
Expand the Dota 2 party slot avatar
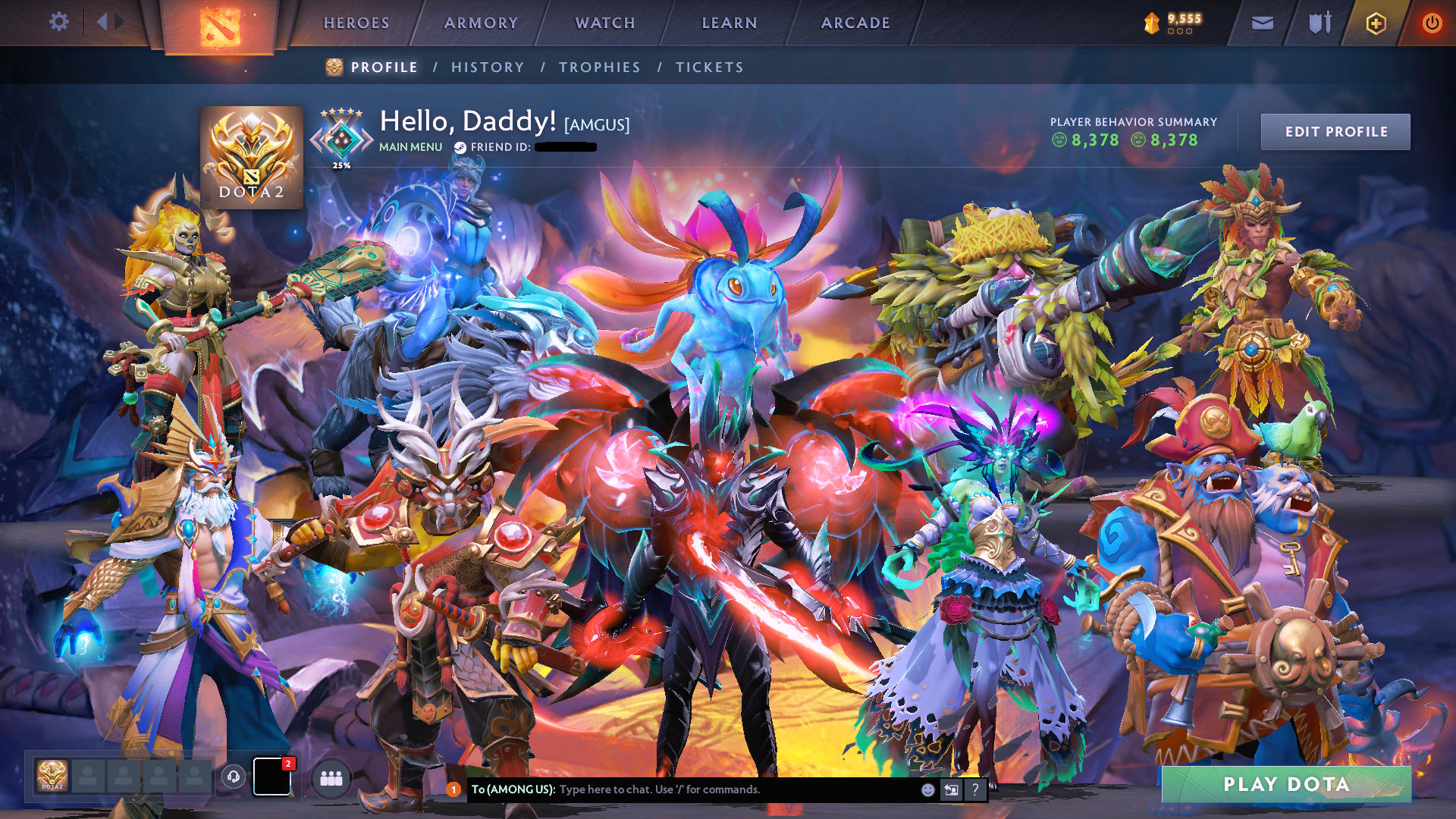click(51, 777)
